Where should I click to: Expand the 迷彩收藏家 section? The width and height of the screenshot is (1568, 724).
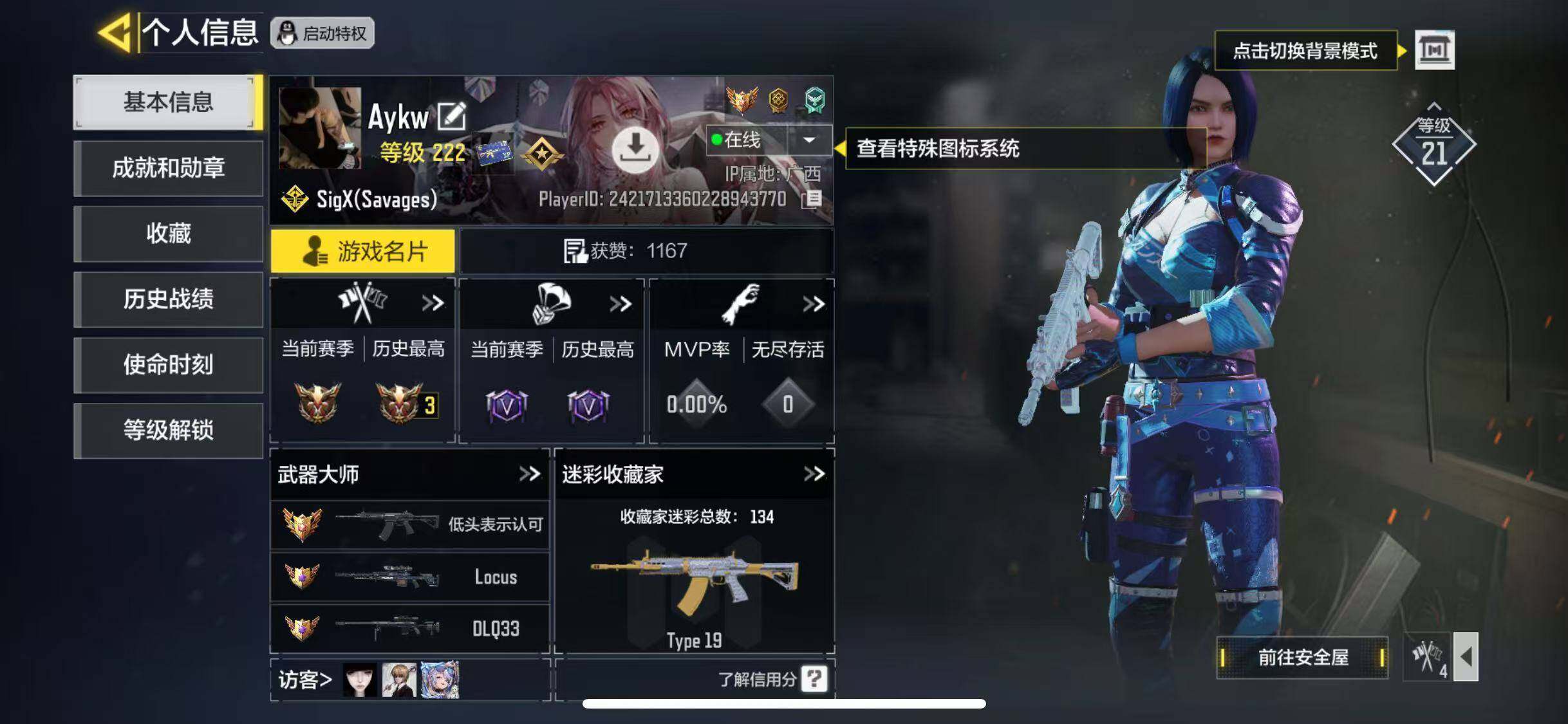tap(814, 474)
